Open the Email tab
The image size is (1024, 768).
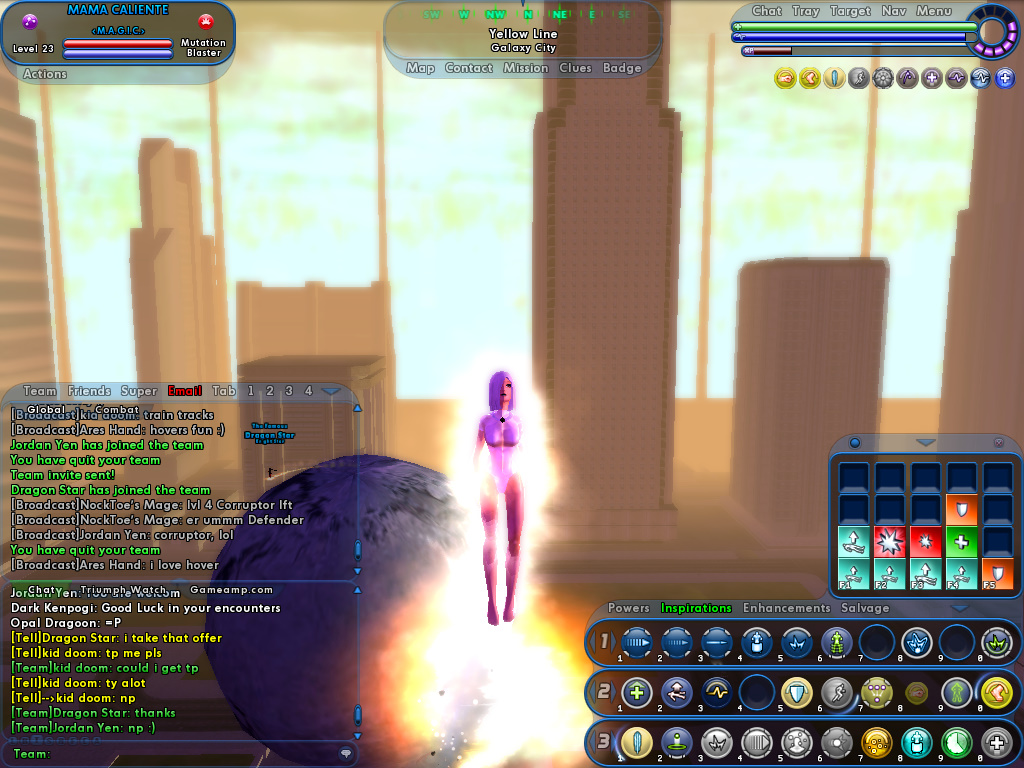click(x=185, y=391)
